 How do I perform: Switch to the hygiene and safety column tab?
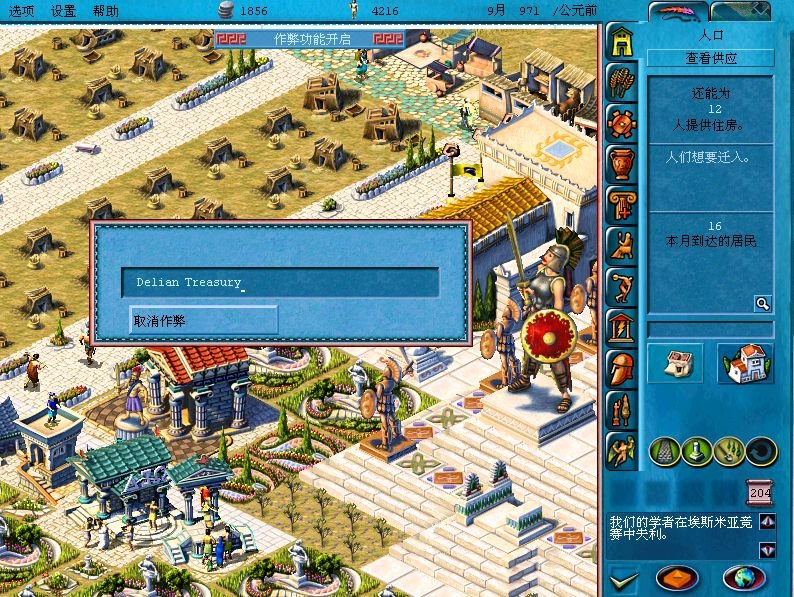coord(622,203)
